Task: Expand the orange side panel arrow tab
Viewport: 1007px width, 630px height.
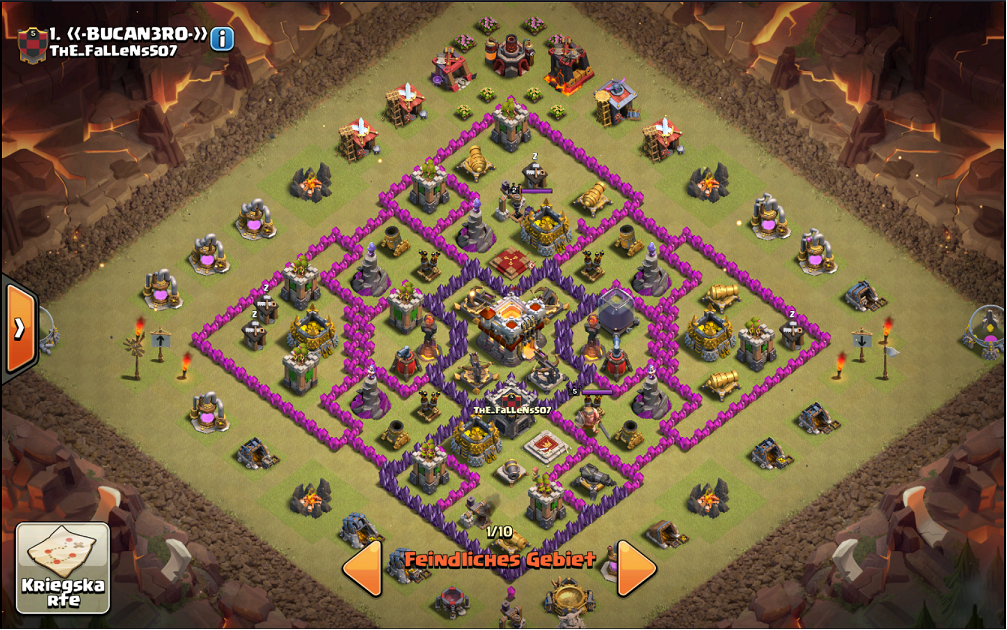Action: 19,328
